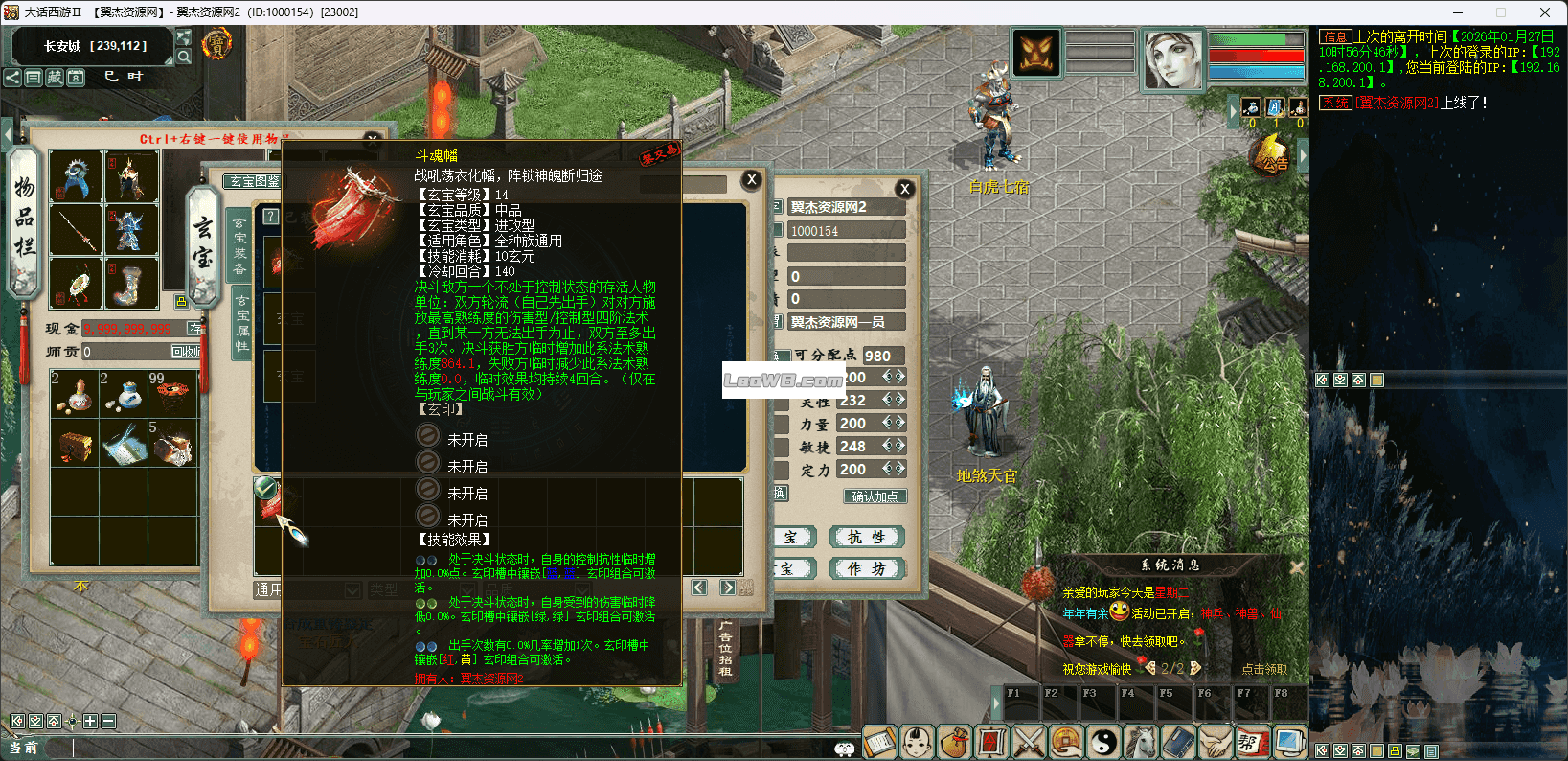Decrease 力量 attribute with left arrow

(x=889, y=423)
